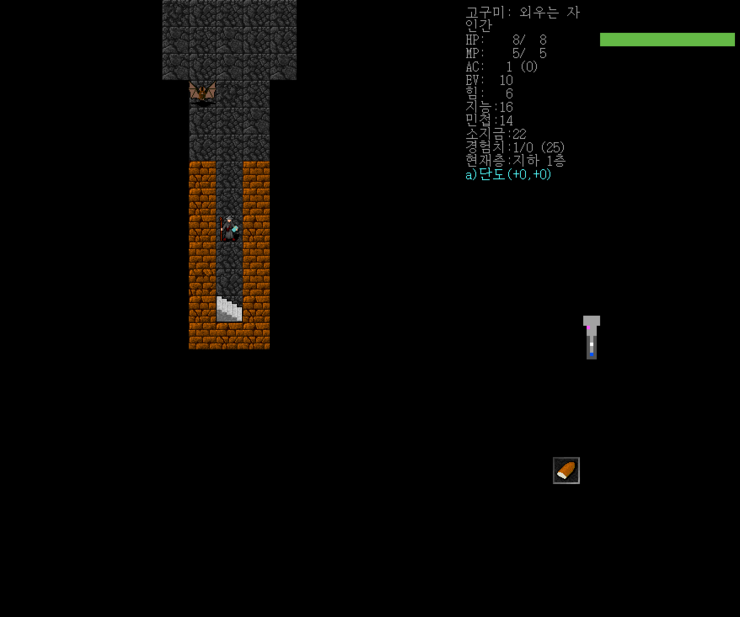Select the equipped dagger weapon entry
This screenshot has height=617, width=740.
(x=509, y=174)
